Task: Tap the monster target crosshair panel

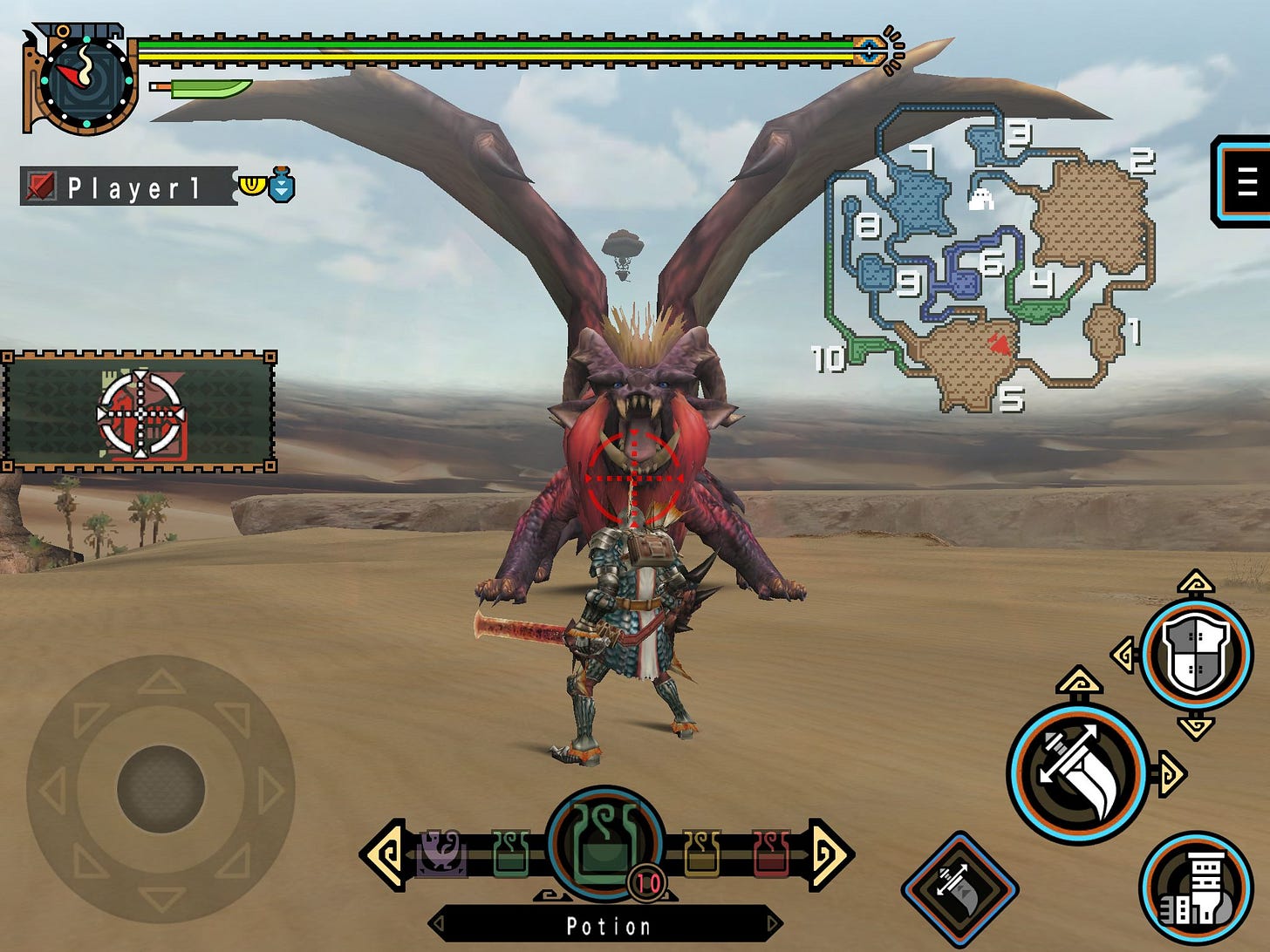Action: [140, 417]
